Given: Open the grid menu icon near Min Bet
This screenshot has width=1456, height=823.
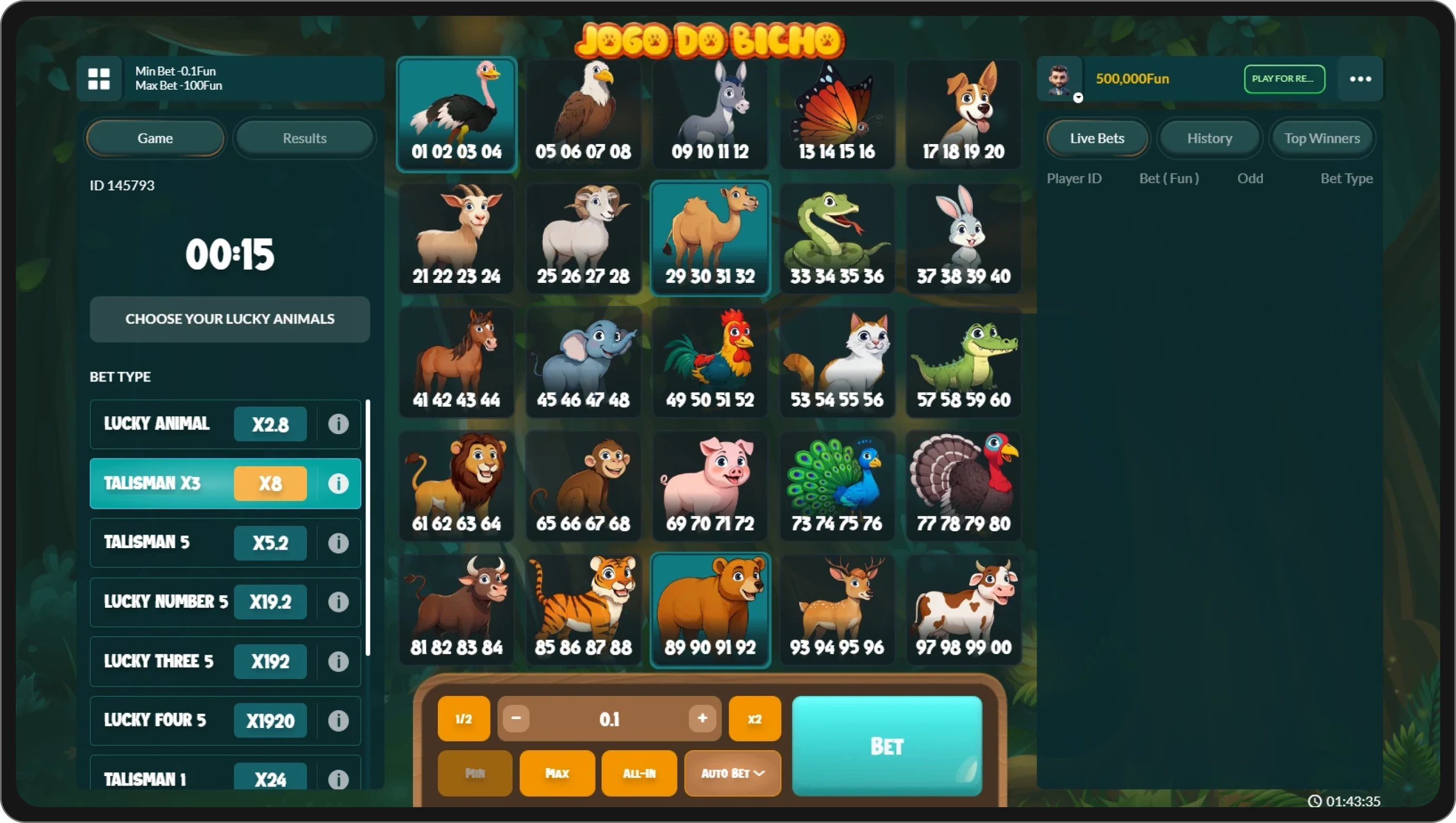Looking at the screenshot, I should [x=100, y=79].
